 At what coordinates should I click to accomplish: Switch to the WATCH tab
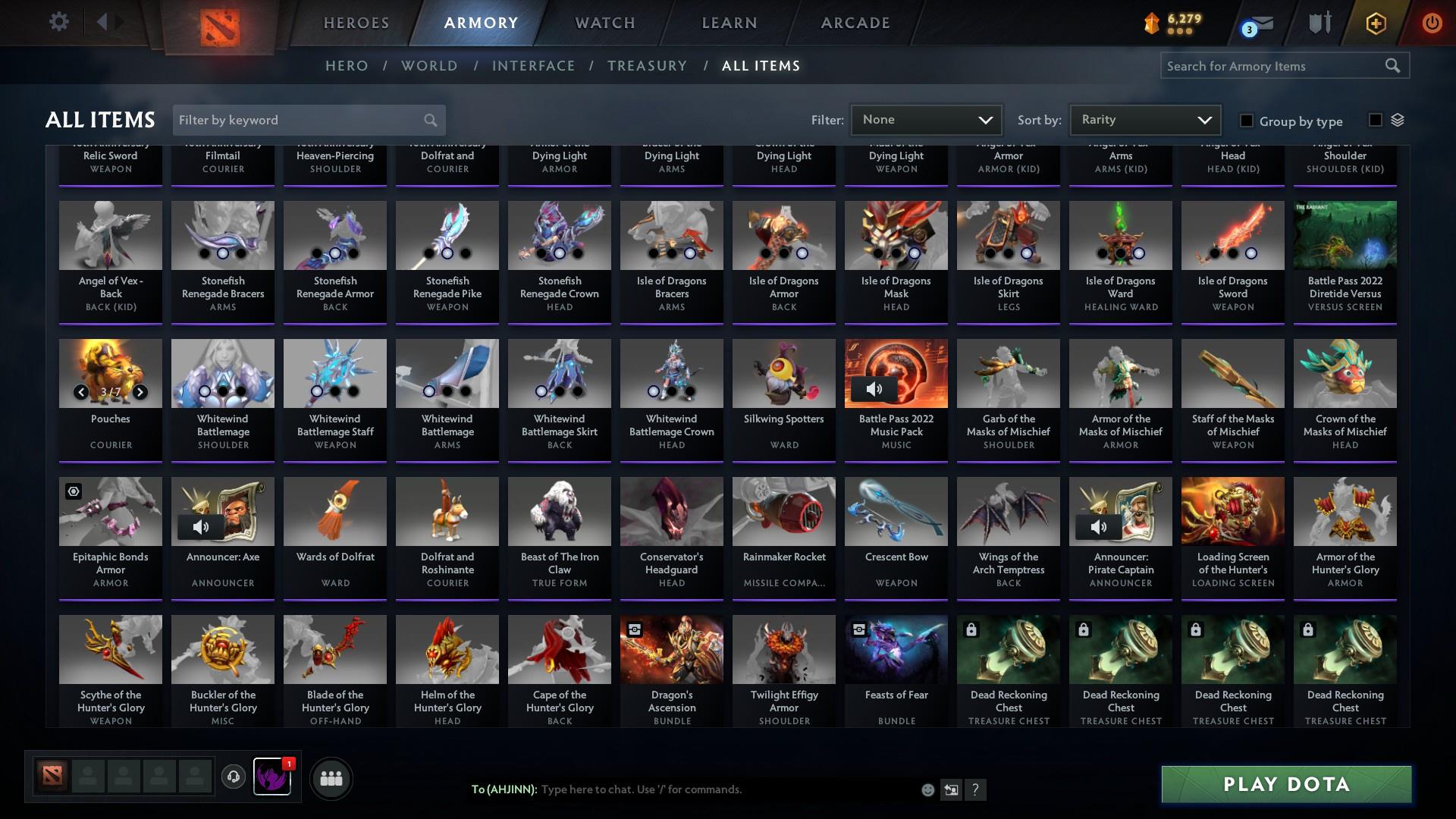pos(604,22)
